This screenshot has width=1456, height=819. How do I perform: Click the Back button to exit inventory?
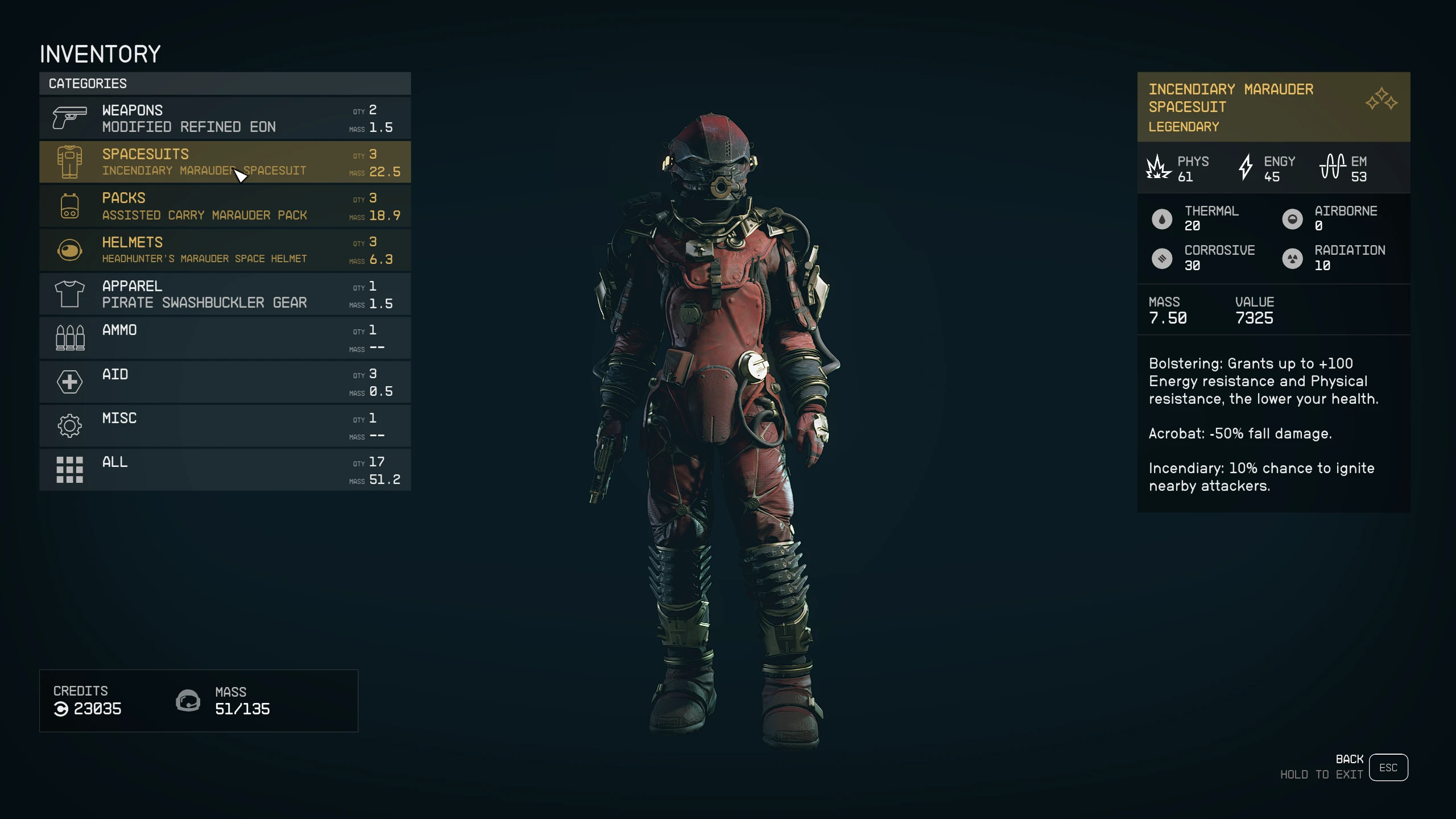point(1388,767)
